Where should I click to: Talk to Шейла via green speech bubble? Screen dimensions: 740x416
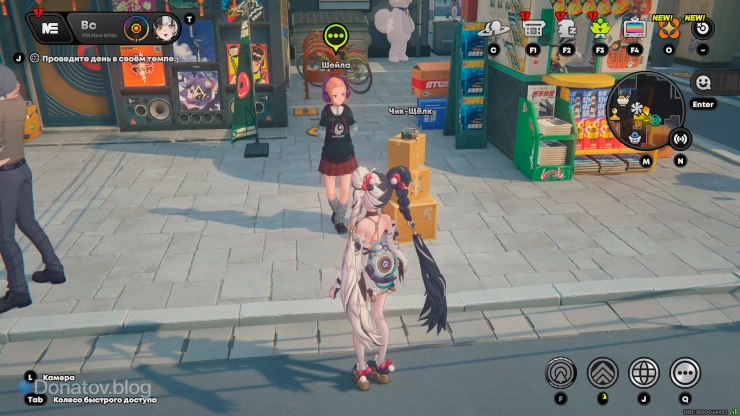335,39
